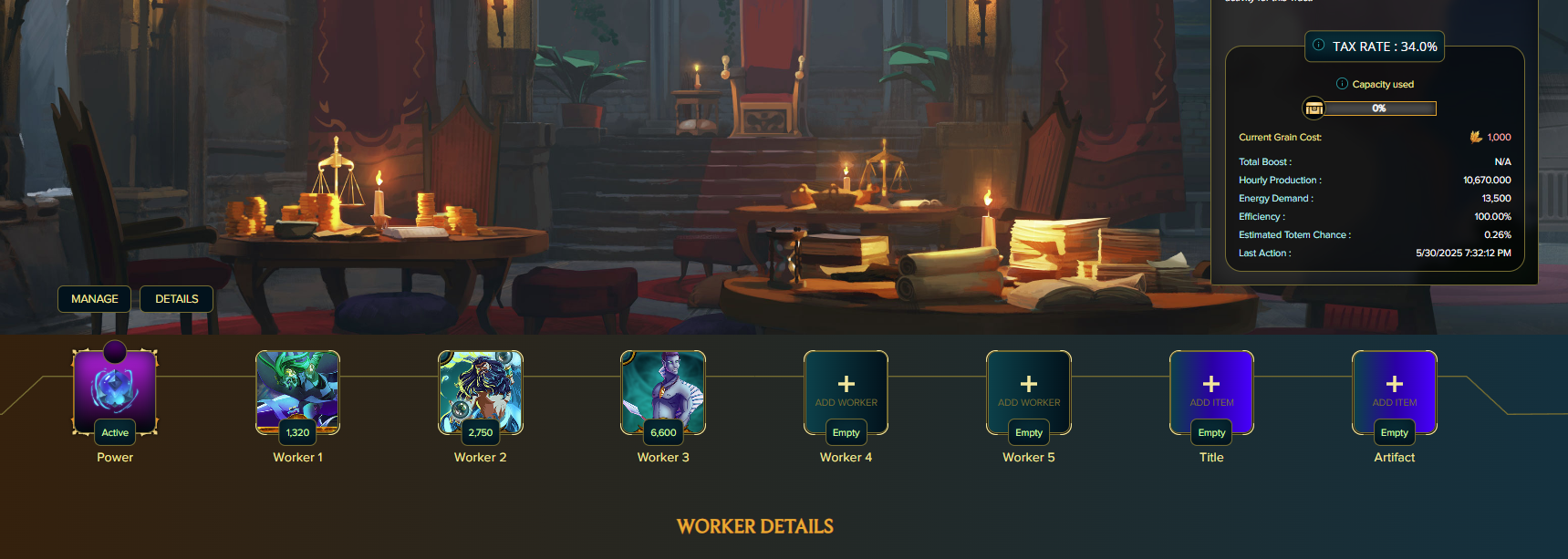Open the MANAGE tab
The image size is (1568, 559).
[x=95, y=299]
